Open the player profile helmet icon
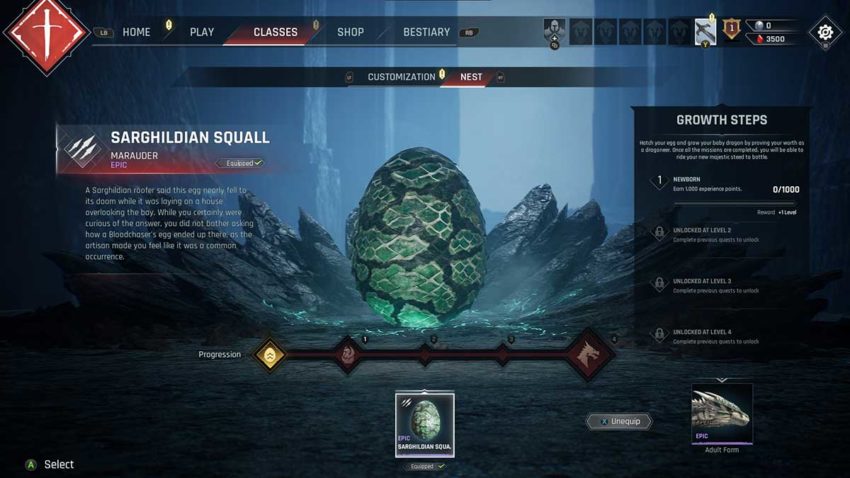The width and height of the screenshot is (850, 478). [554, 31]
